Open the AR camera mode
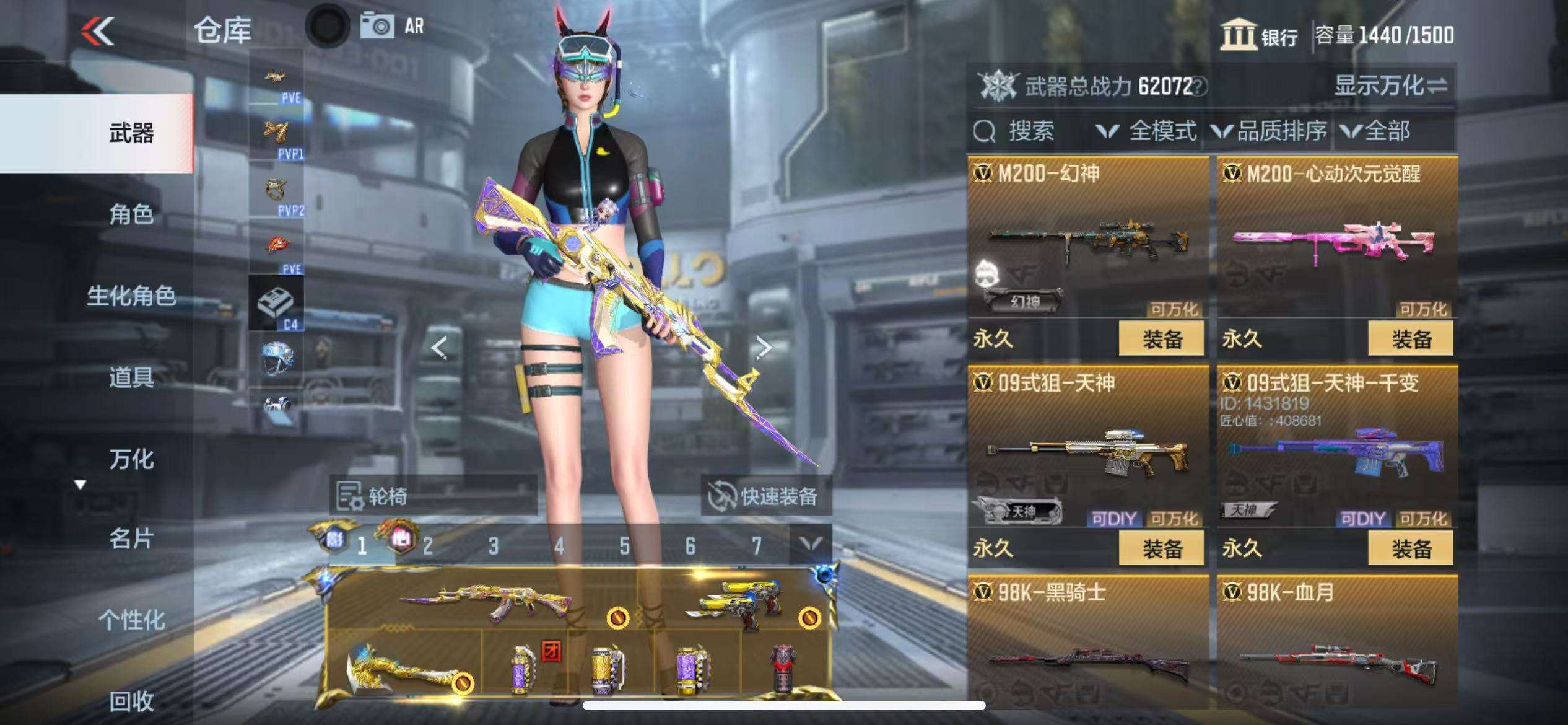The width and height of the screenshot is (1568, 725). [392, 27]
